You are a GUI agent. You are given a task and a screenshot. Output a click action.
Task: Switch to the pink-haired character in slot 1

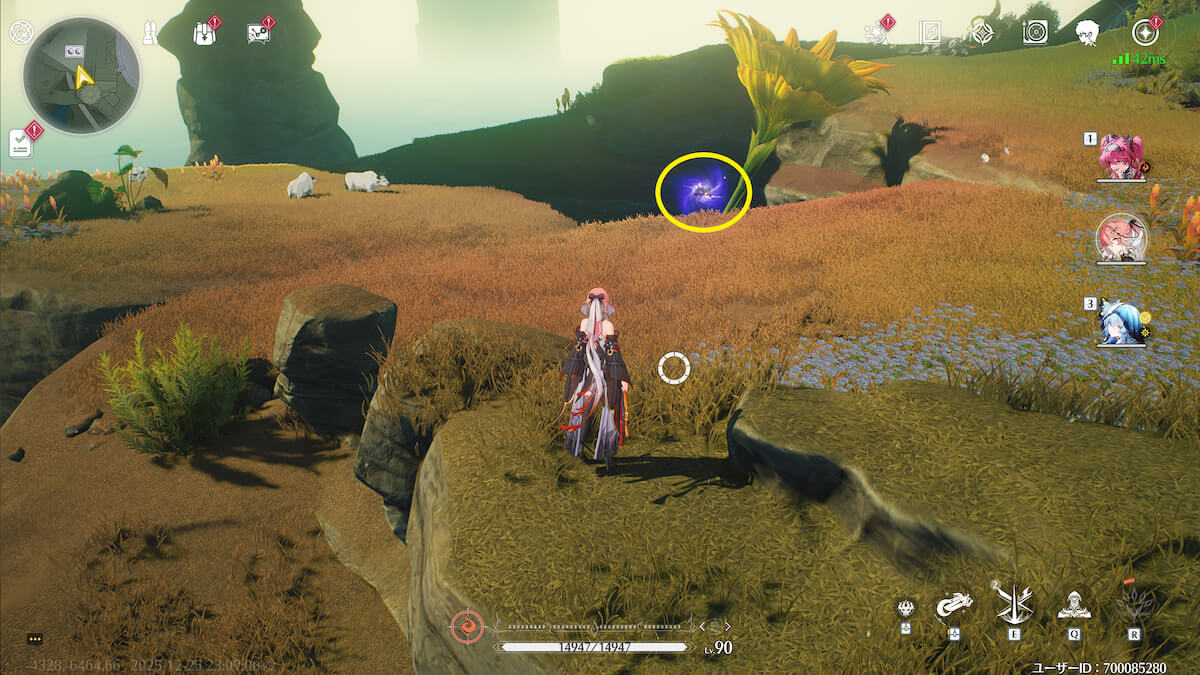[x=1122, y=158]
